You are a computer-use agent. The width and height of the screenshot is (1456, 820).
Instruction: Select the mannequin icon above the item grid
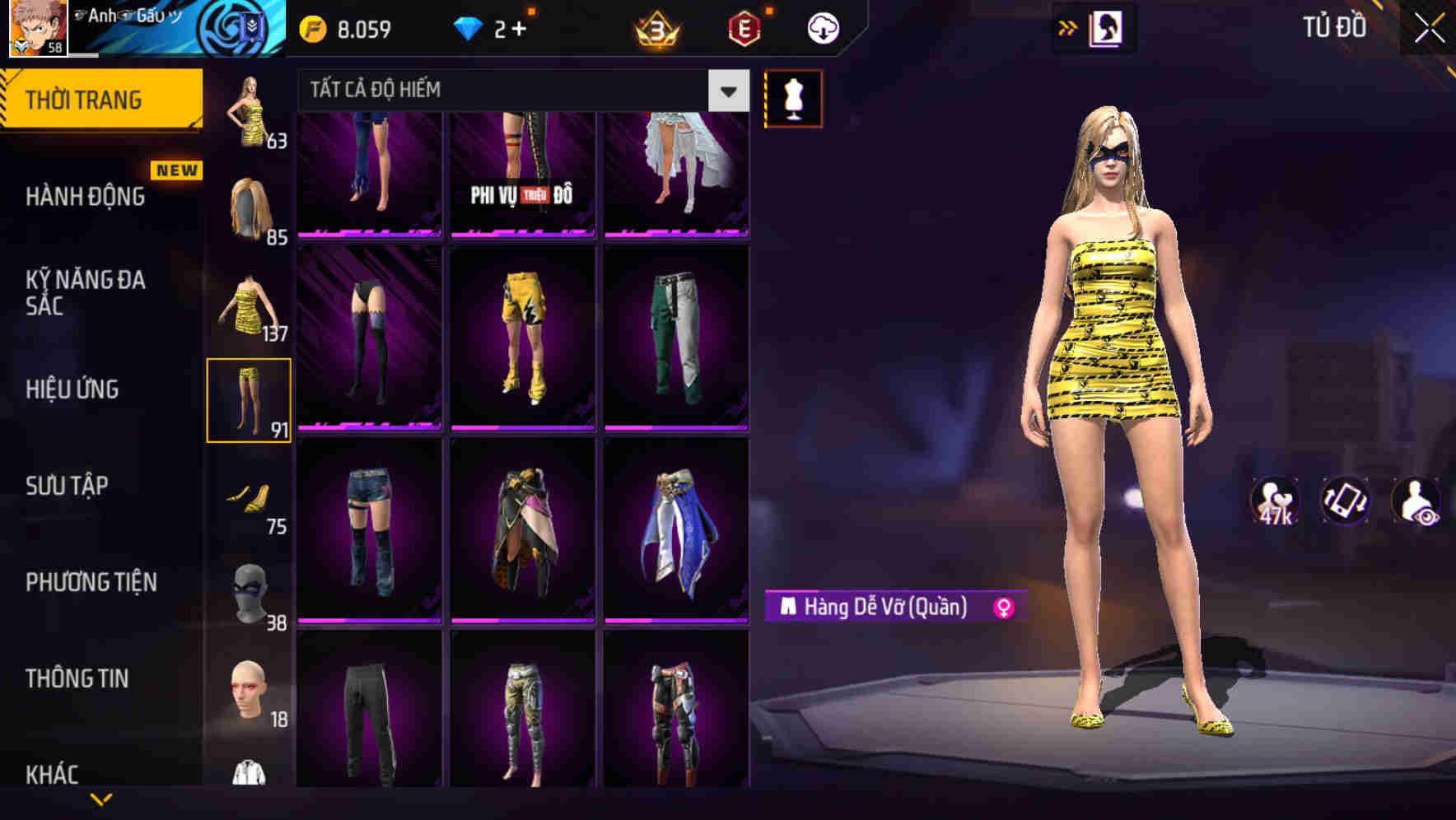[x=793, y=98]
